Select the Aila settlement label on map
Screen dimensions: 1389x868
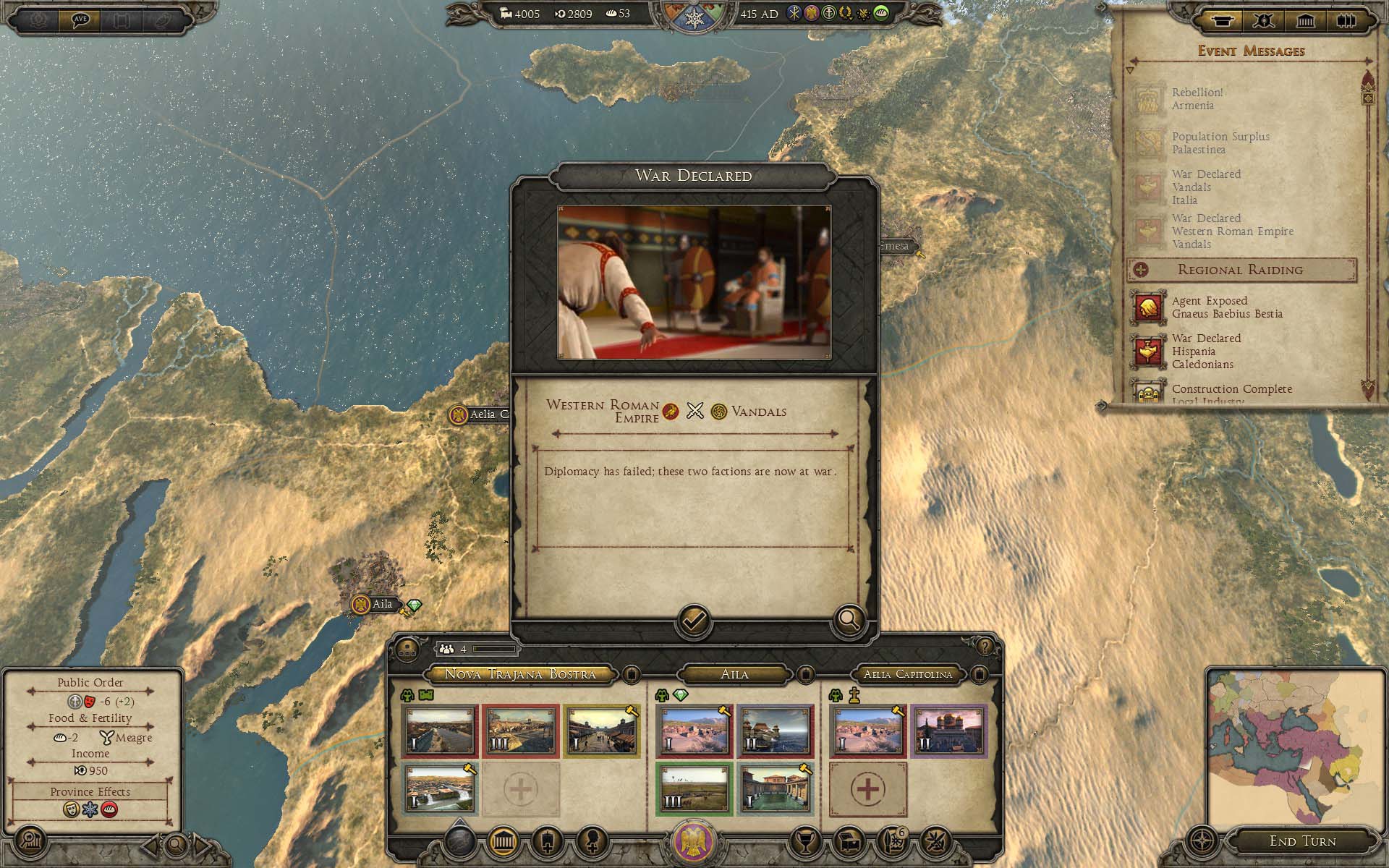coord(381,605)
